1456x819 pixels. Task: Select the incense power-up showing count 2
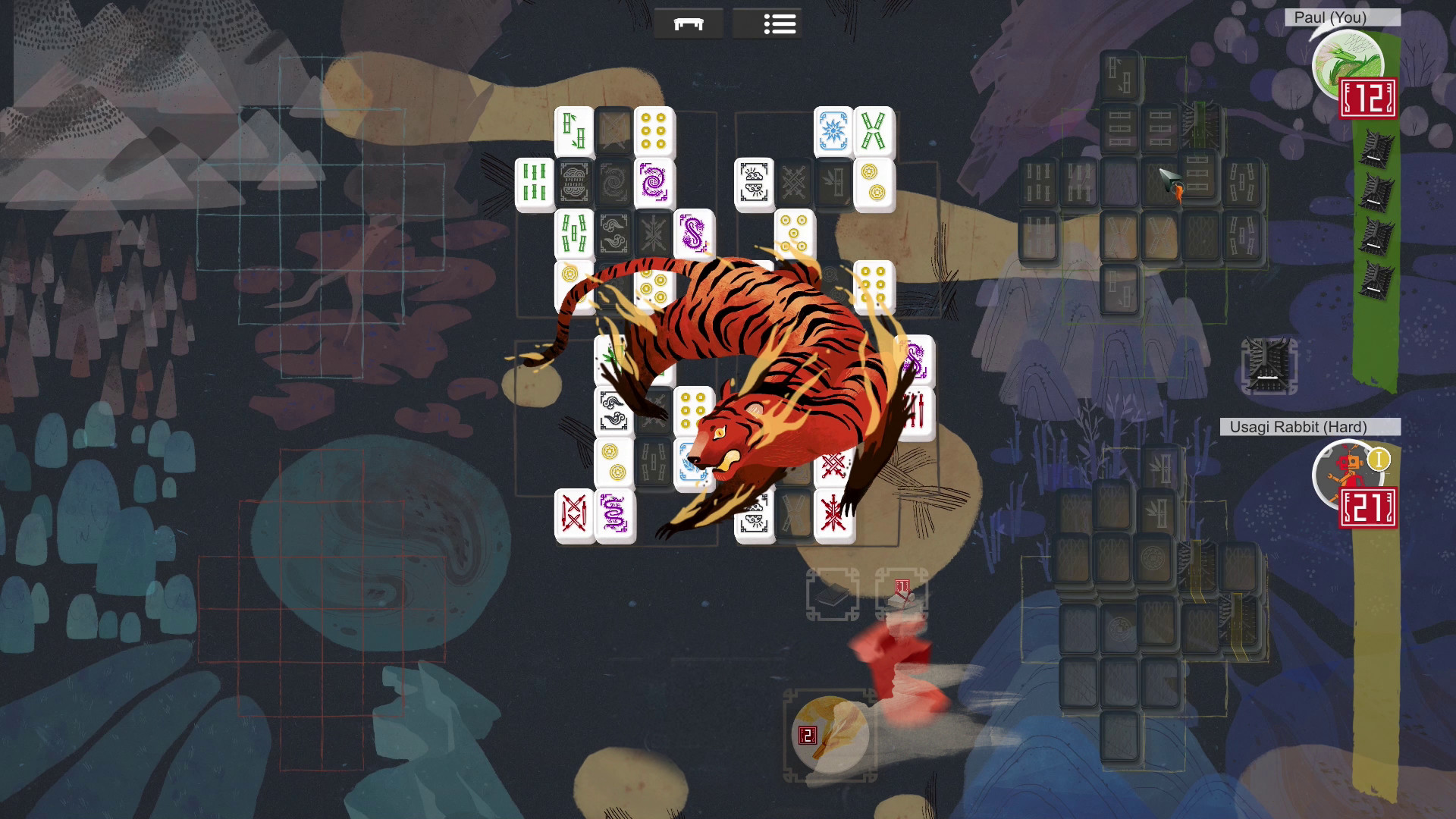[831, 732]
